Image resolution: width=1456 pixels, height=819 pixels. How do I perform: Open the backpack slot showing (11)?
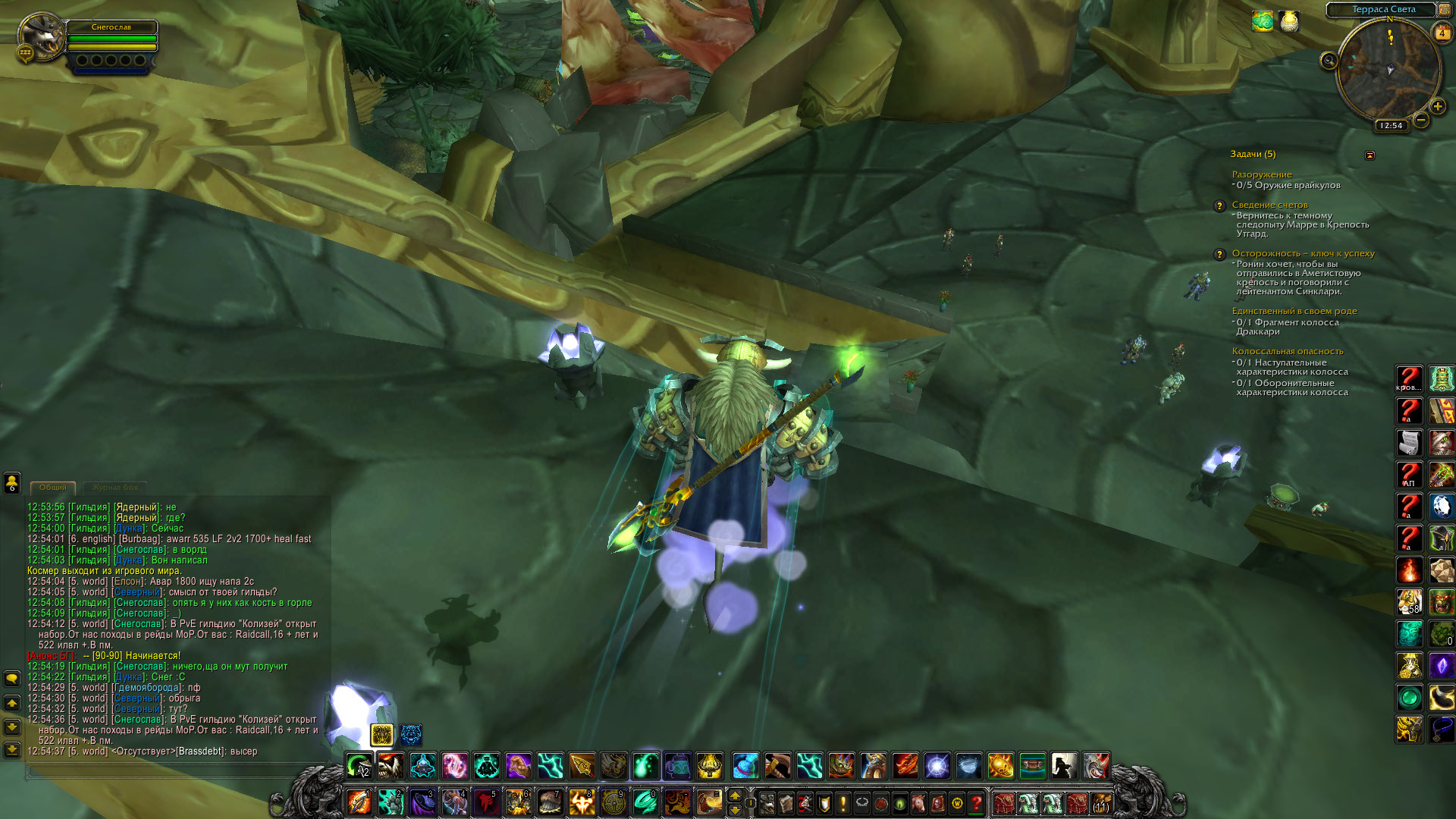1101,802
